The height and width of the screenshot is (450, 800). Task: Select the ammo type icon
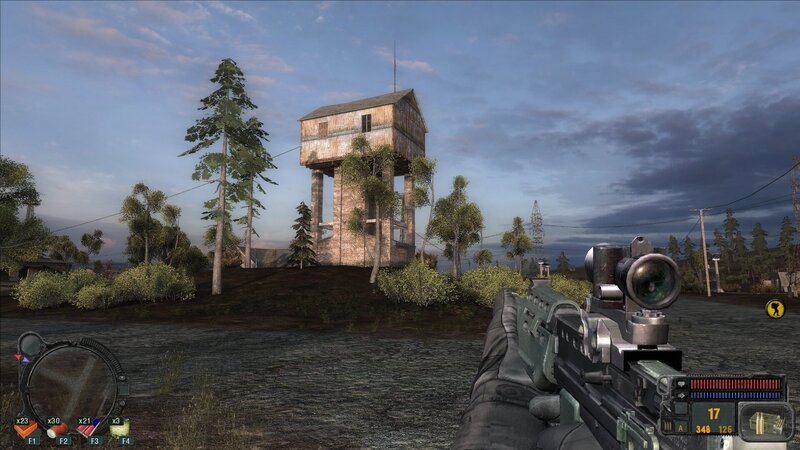[x=767, y=420]
